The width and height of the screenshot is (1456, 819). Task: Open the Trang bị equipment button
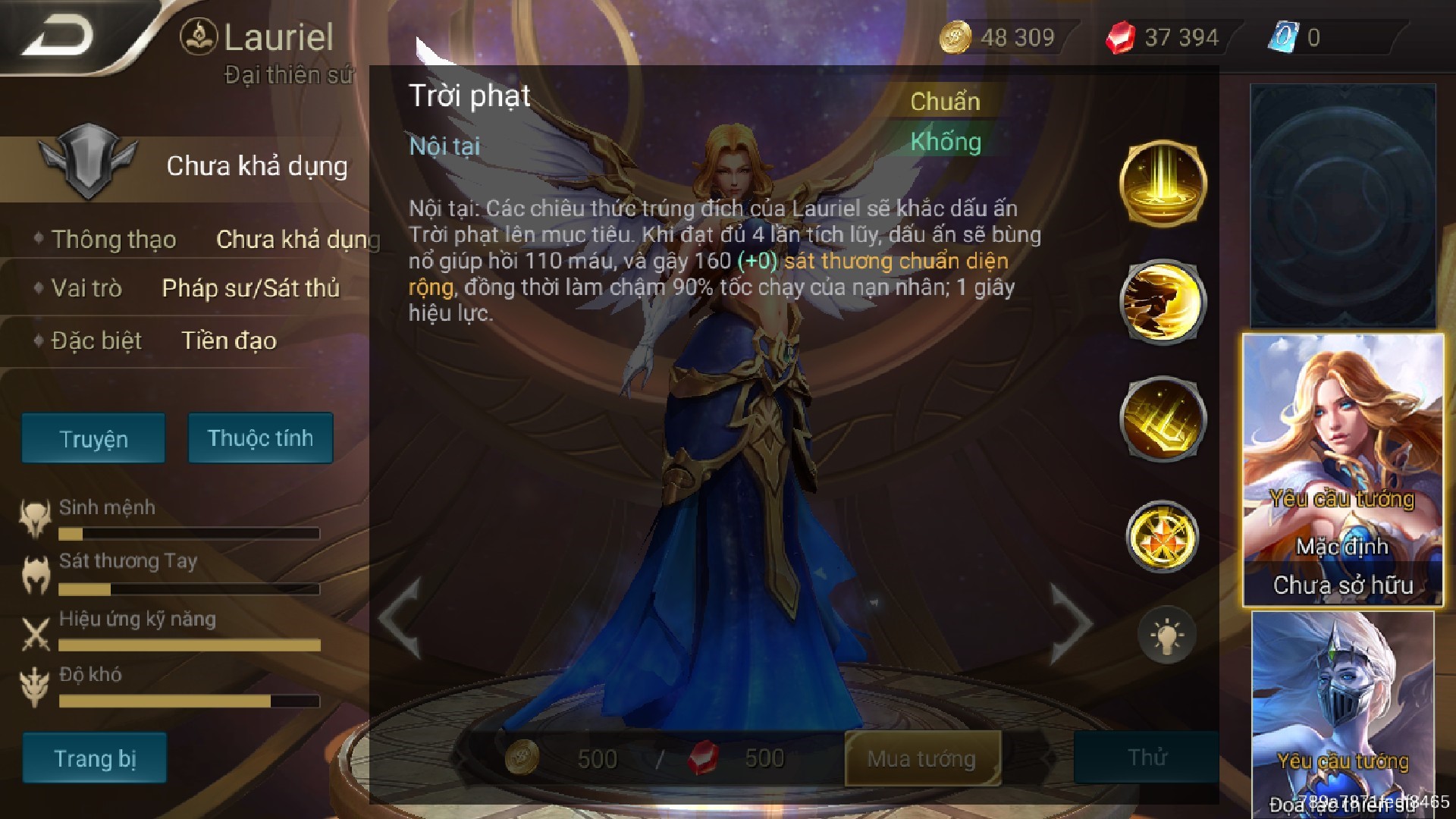pyautogui.click(x=94, y=758)
